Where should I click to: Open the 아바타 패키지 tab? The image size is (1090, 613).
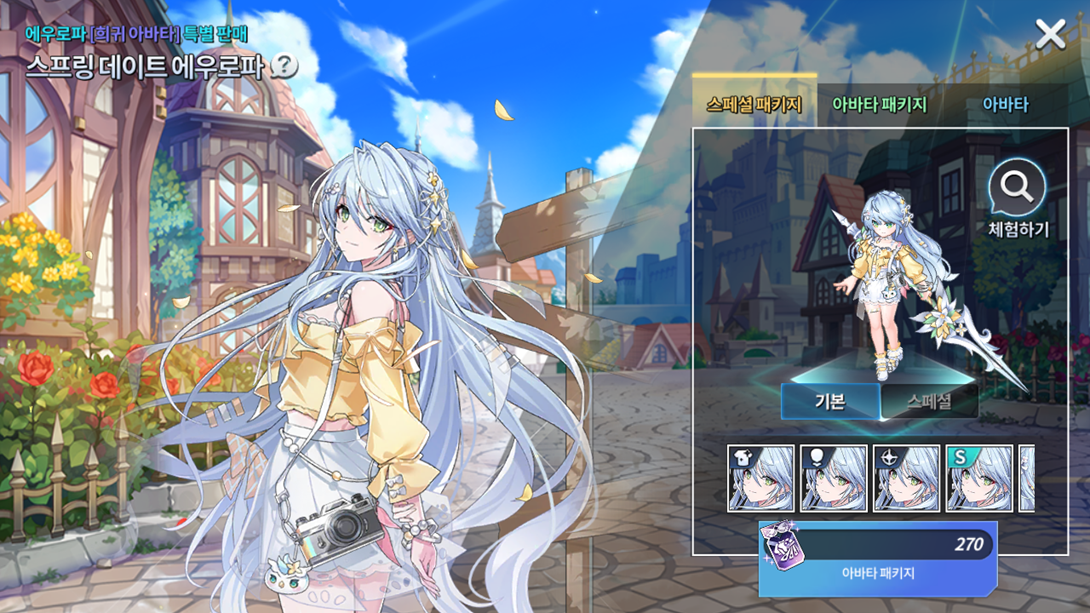[879, 104]
